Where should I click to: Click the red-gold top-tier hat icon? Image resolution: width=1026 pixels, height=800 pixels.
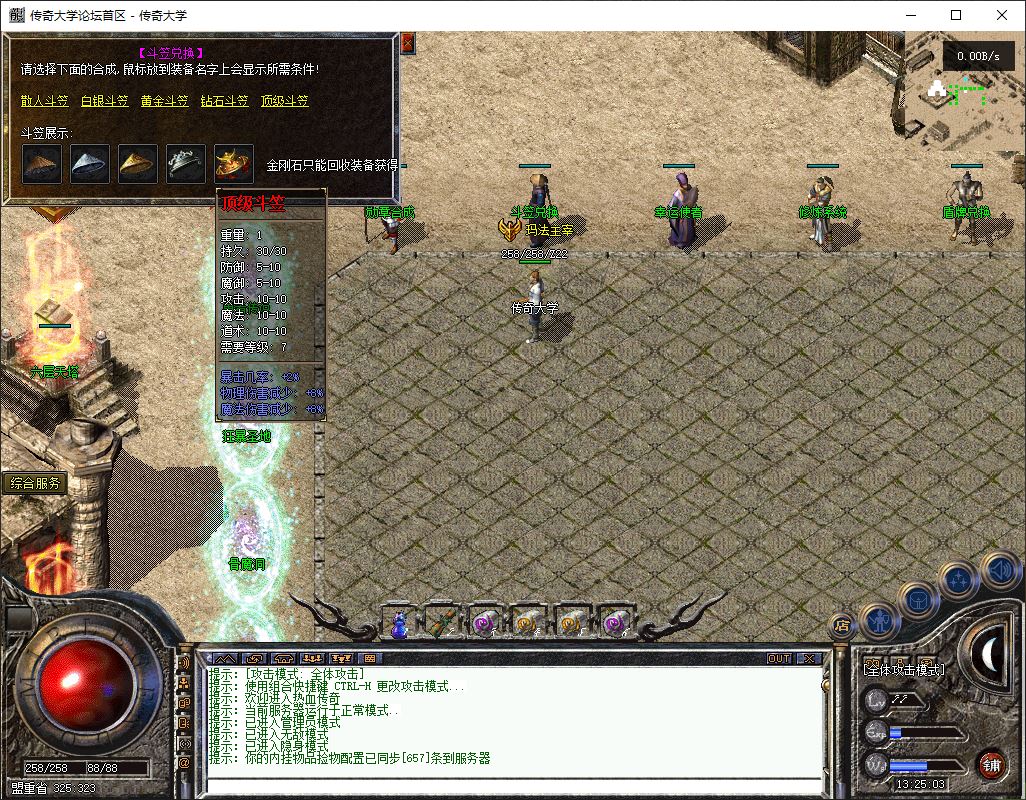(234, 164)
